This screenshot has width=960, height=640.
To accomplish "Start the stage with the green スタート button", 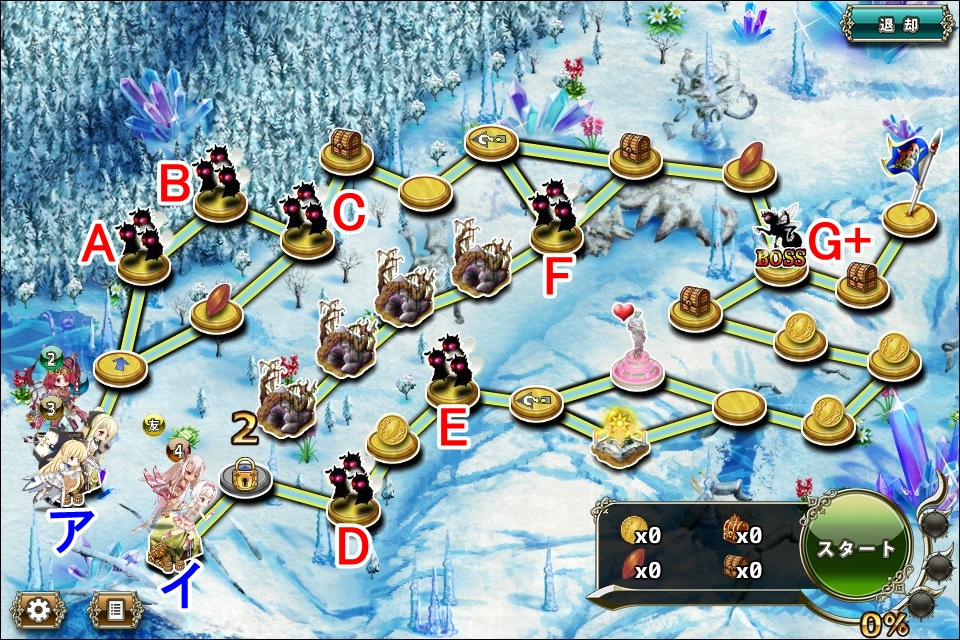I will click(856, 547).
